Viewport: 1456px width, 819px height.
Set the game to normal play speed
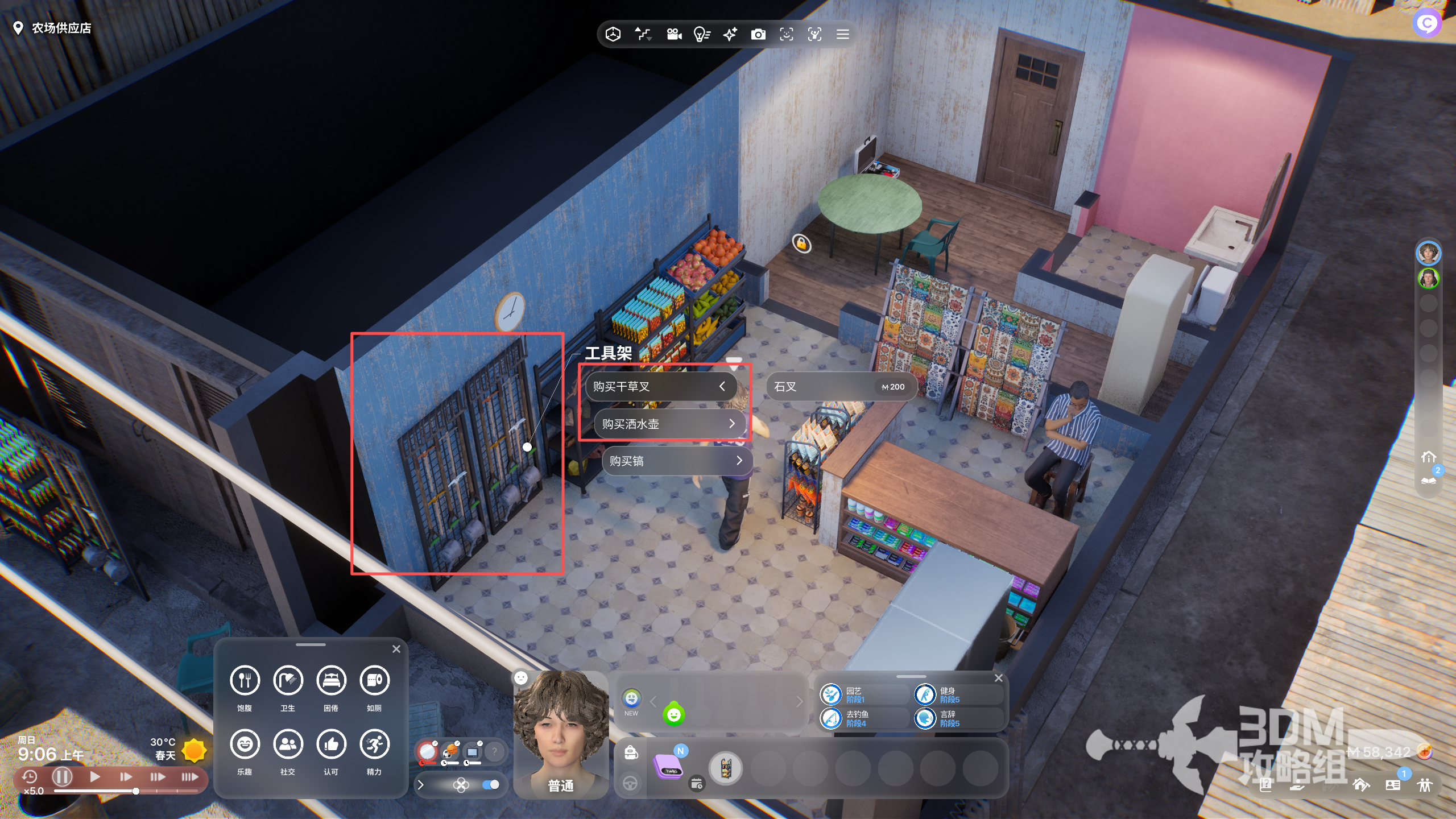(x=95, y=776)
